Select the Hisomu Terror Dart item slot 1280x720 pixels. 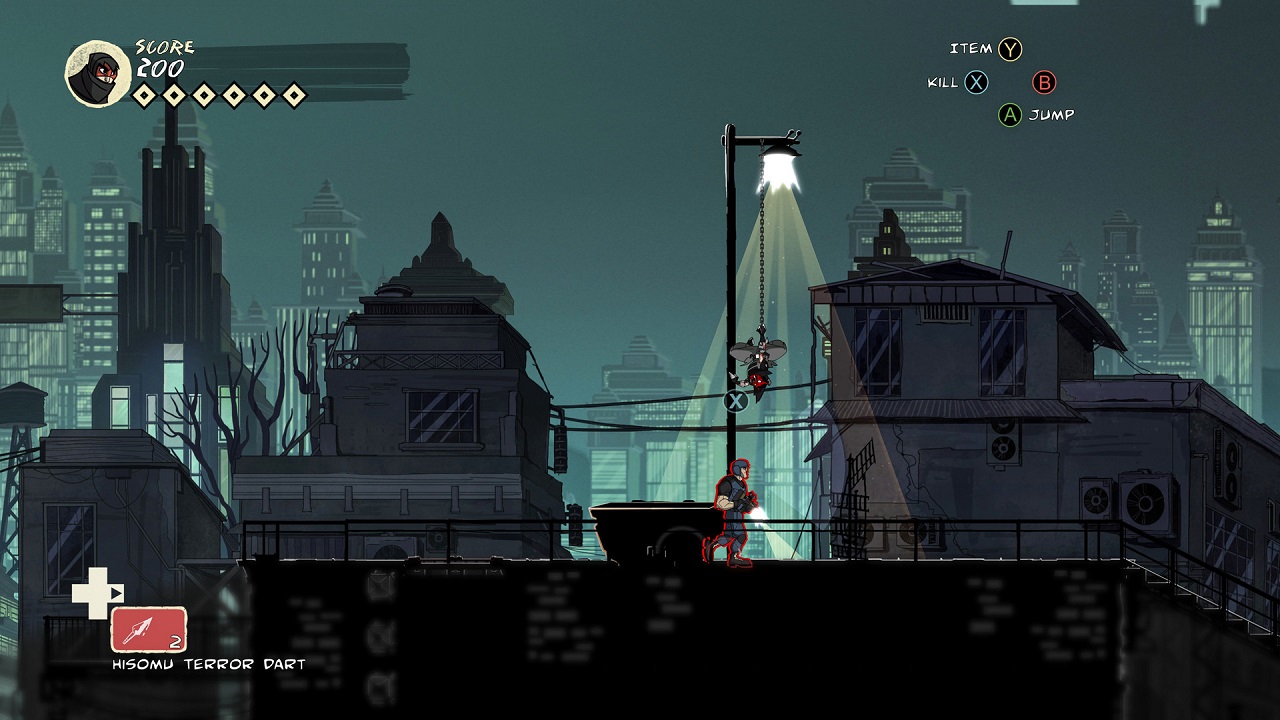(148, 630)
